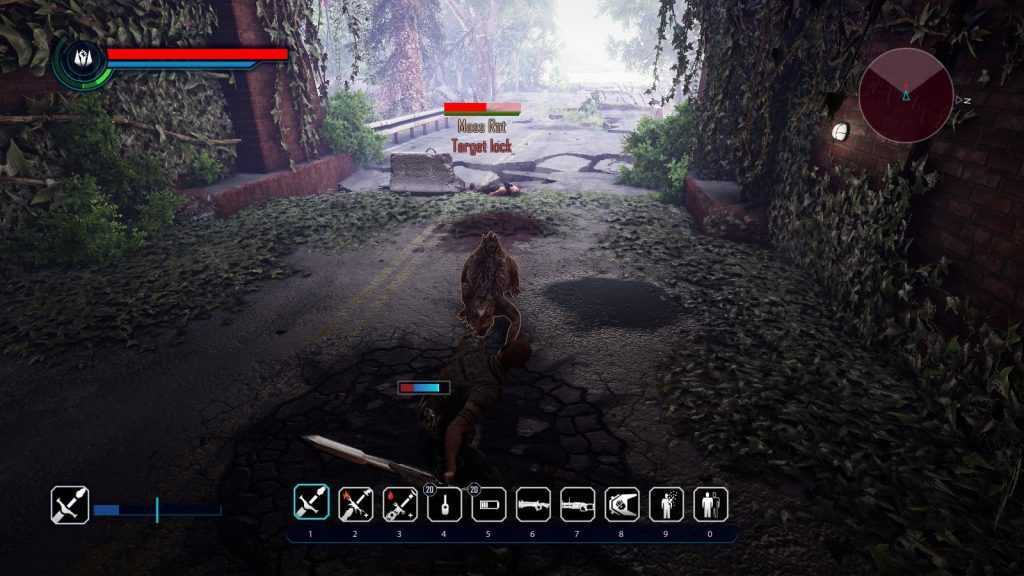Screen dimensions: 1024x576
Task: Select the battery item in slot 5
Action: click(x=489, y=504)
